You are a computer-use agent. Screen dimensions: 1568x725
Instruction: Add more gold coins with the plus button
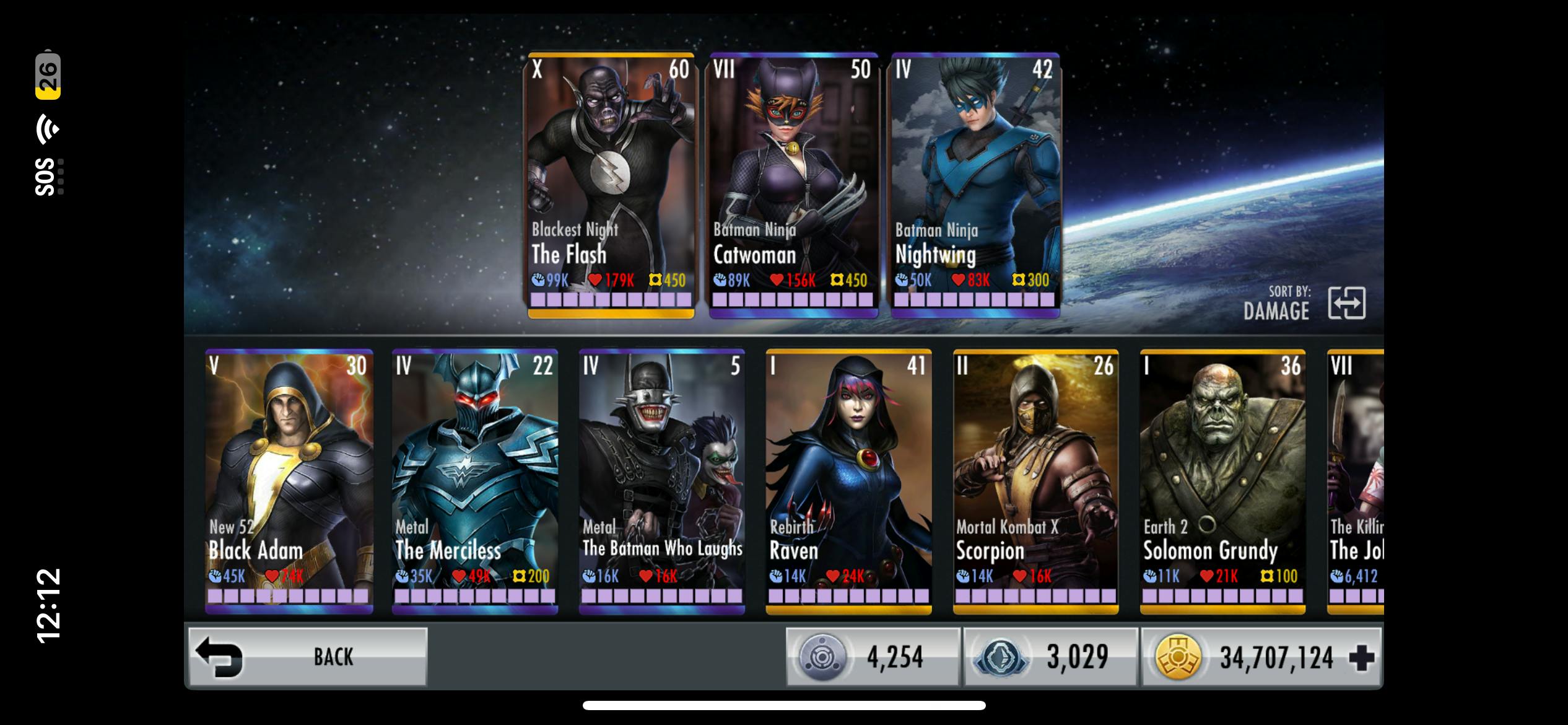point(1361,658)
